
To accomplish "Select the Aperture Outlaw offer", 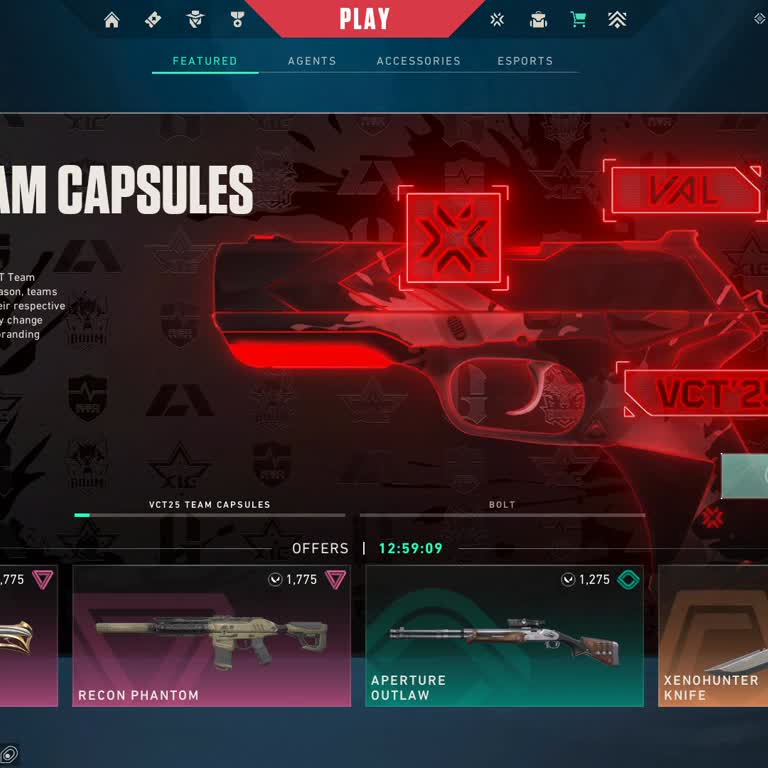I will pos(504,636).
